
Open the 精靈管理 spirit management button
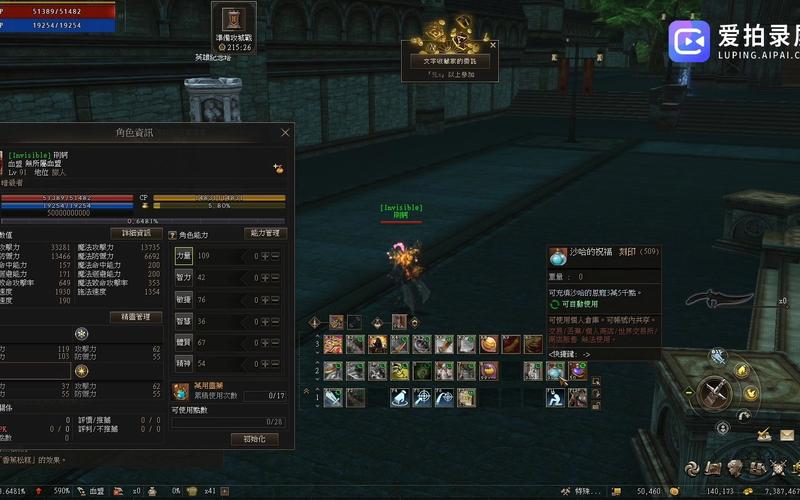[136, 317]
